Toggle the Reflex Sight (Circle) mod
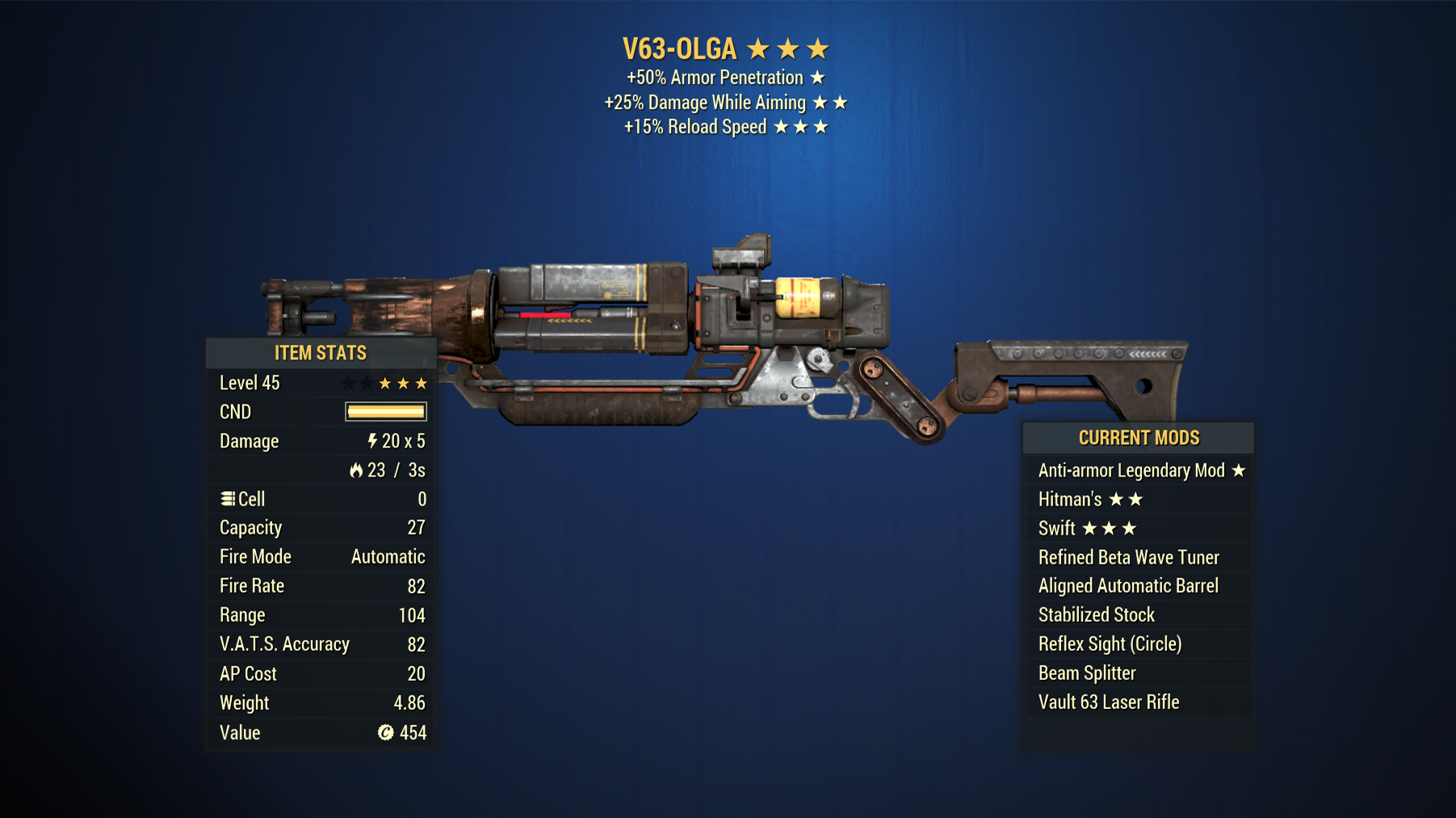 click(1110, 644)
